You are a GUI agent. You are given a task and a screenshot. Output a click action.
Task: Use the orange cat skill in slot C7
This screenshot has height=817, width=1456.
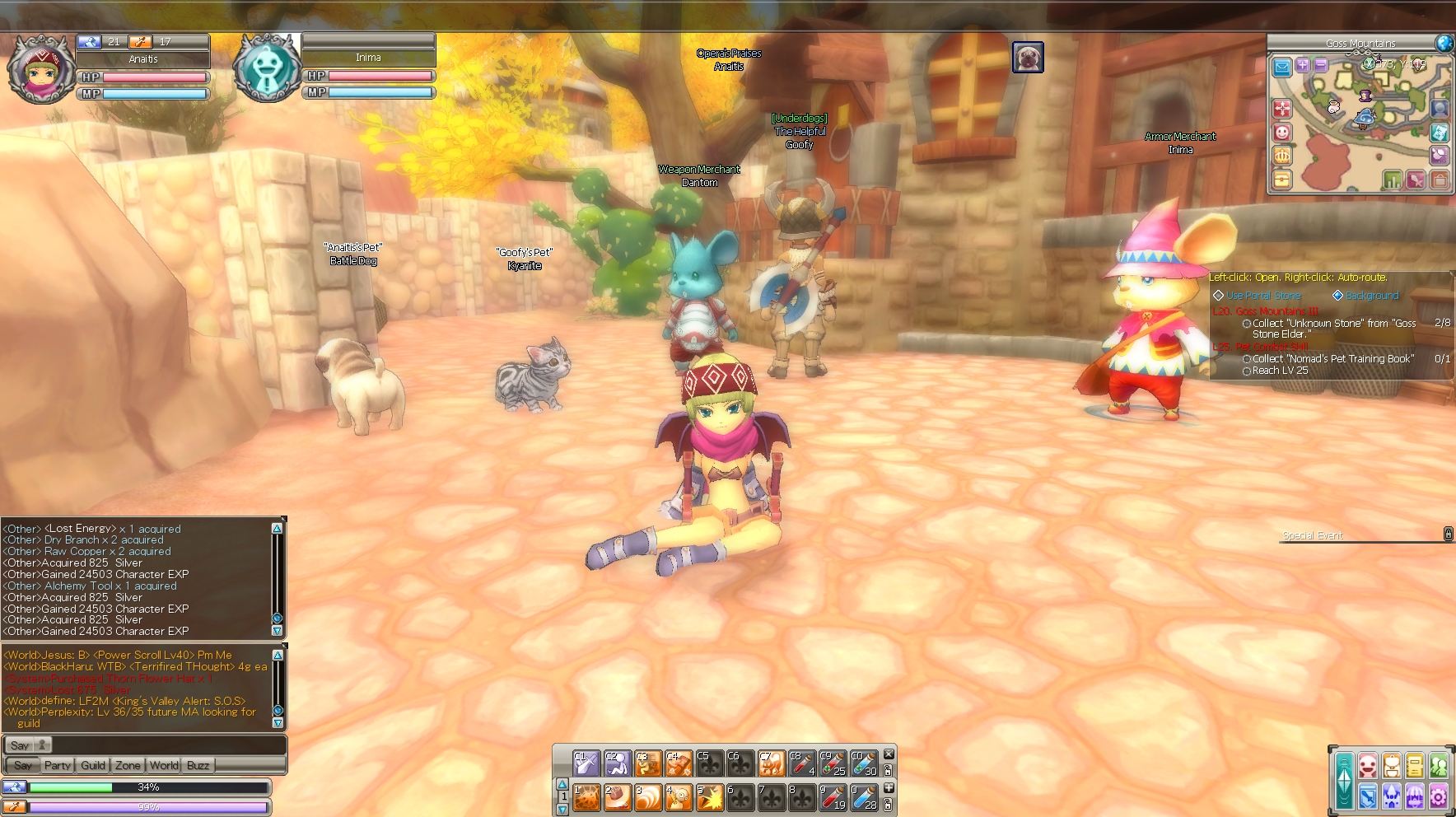pyautogui.click(x=771, y=763)
